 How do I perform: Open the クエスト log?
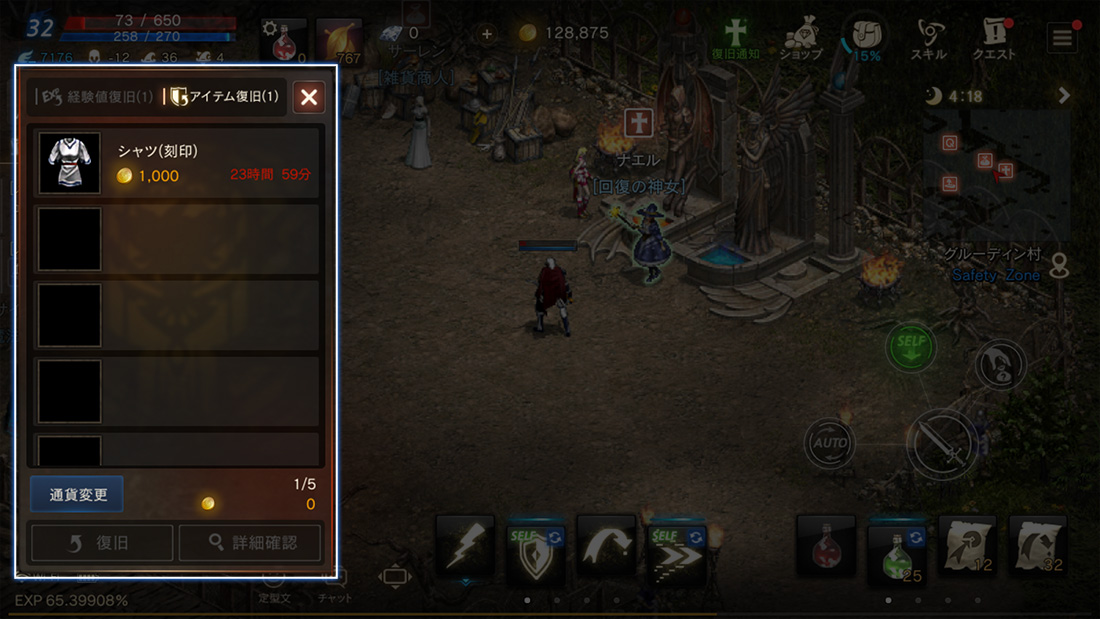point(993,40)
